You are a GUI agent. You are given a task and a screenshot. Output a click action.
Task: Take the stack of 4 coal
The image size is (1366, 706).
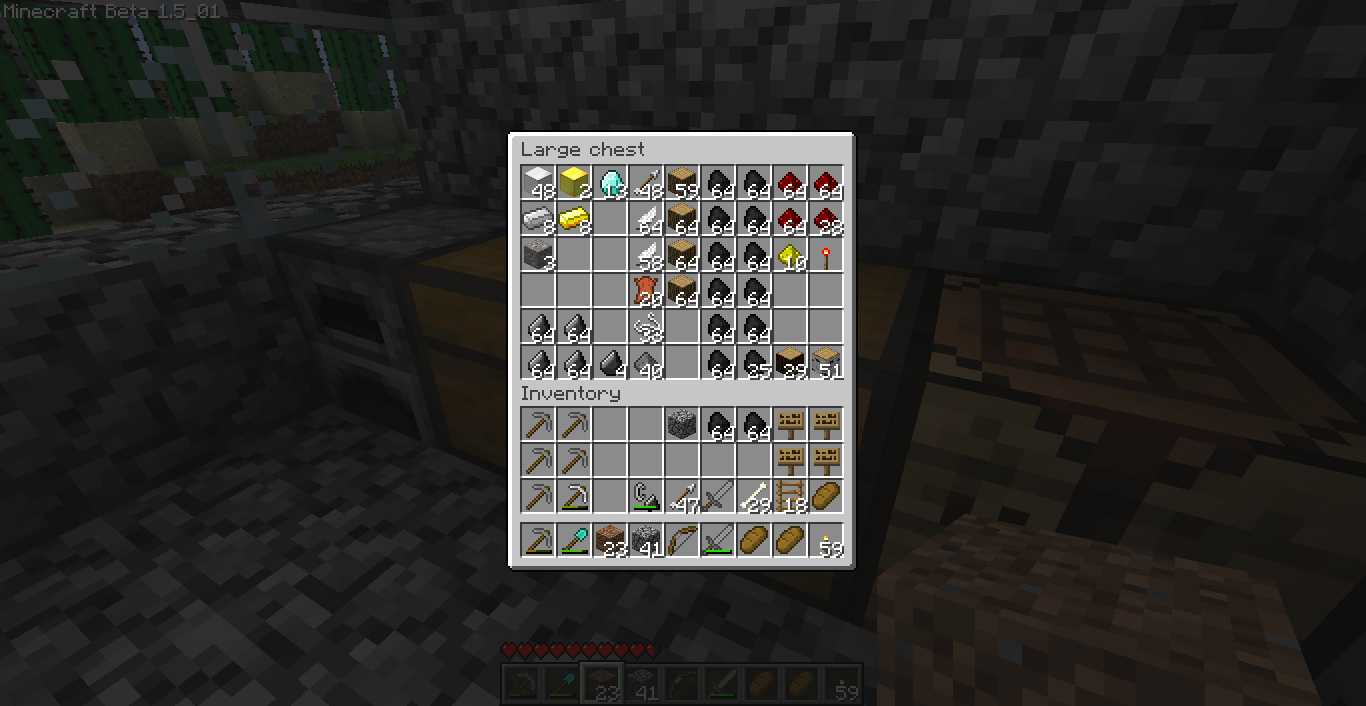(x=610, y=363)
